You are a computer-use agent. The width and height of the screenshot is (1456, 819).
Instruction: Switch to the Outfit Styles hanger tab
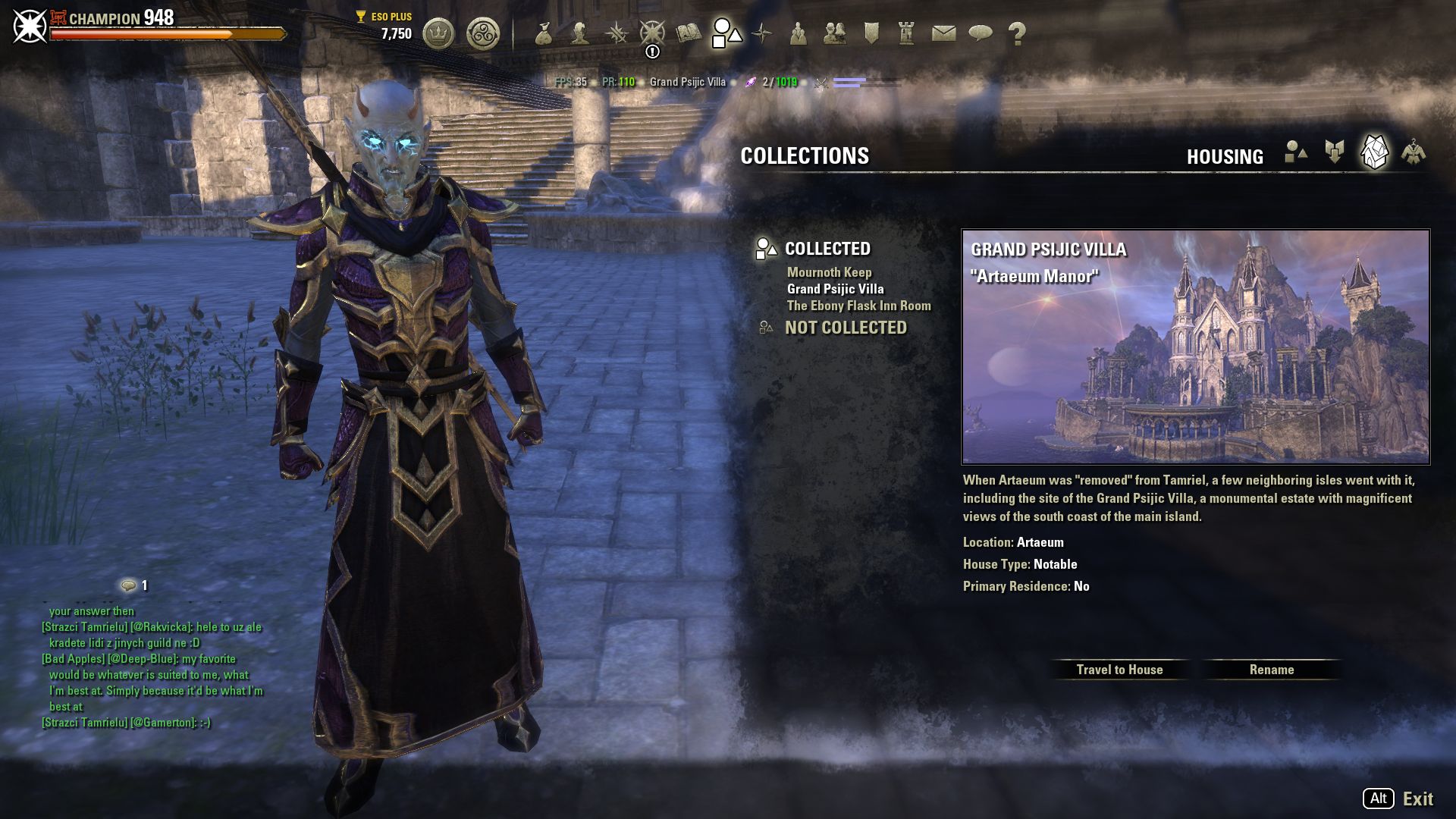[x=1414, y=152]
